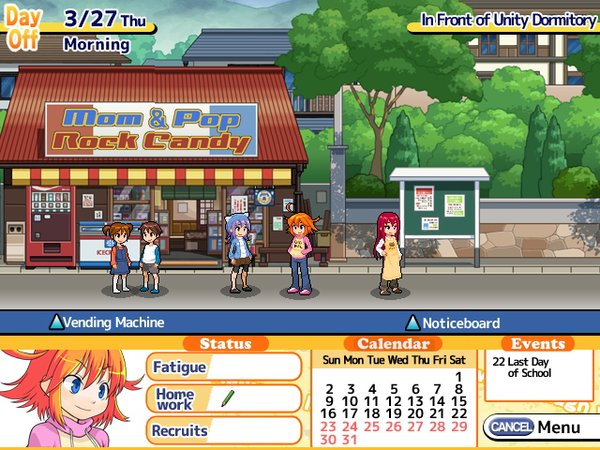Select the Vending Machine interaction label

[x=107, y=323]
